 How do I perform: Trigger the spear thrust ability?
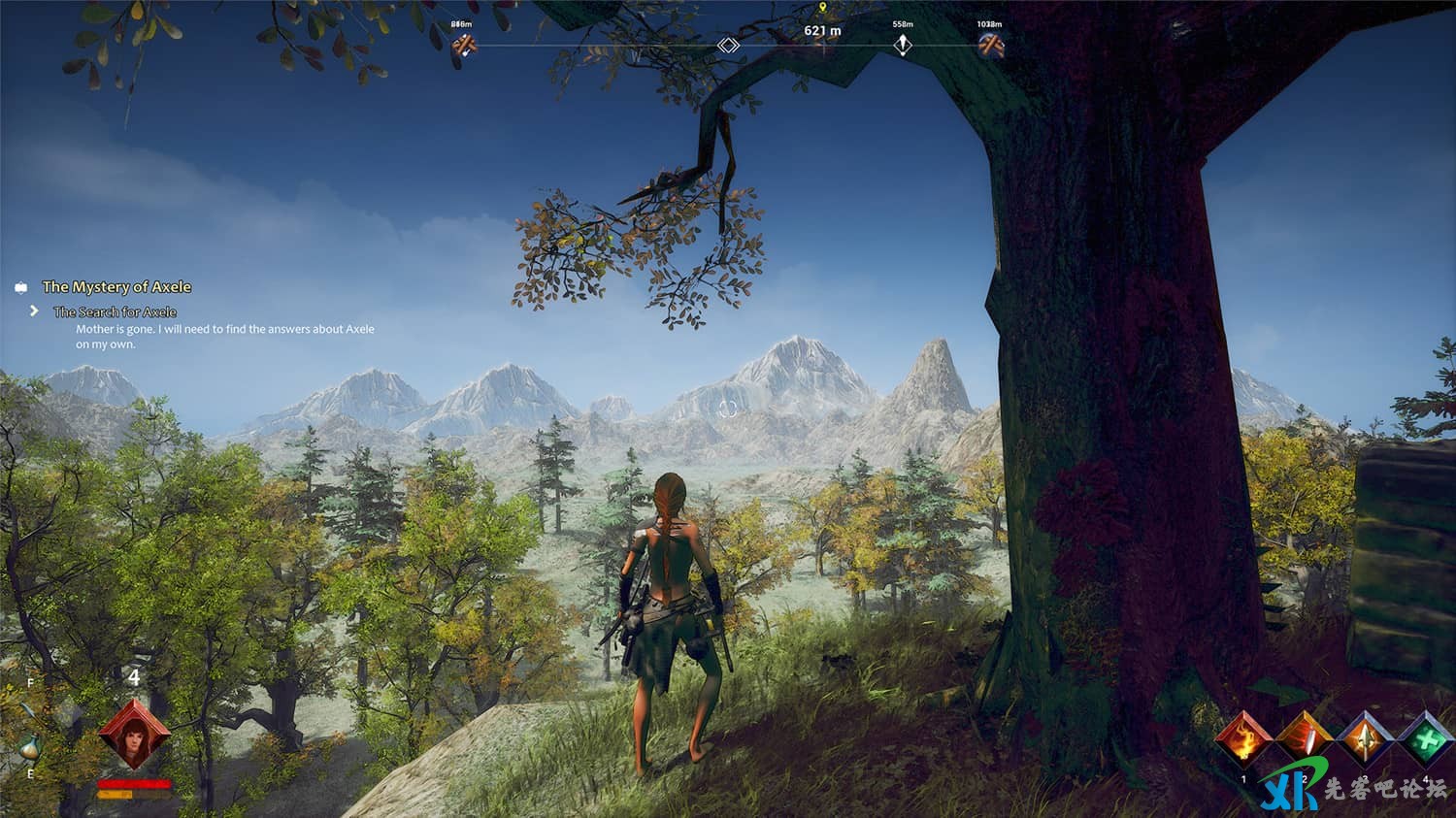click(1364, 740)
